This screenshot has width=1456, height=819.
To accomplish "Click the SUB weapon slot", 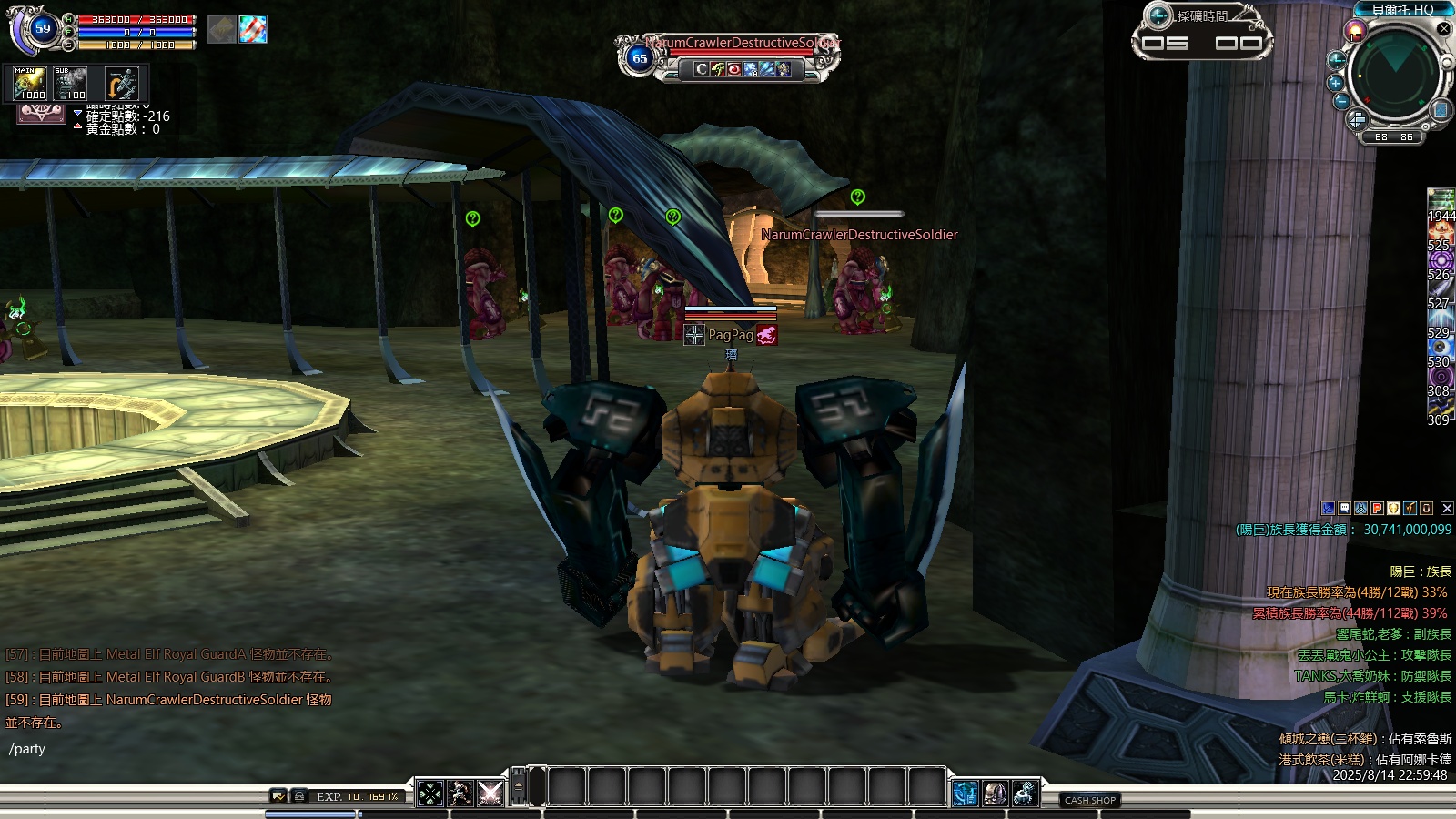I will pyautogui.click(x=70, y=84).
